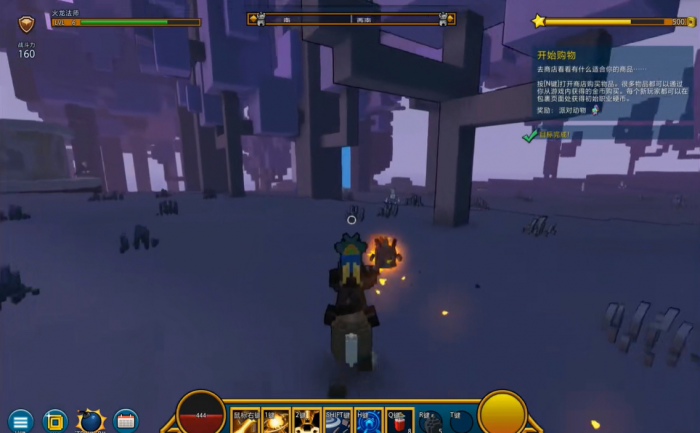Open the blue hamburger main menu button
This screenshot has width=700, height=433.
tap(20, 421)
